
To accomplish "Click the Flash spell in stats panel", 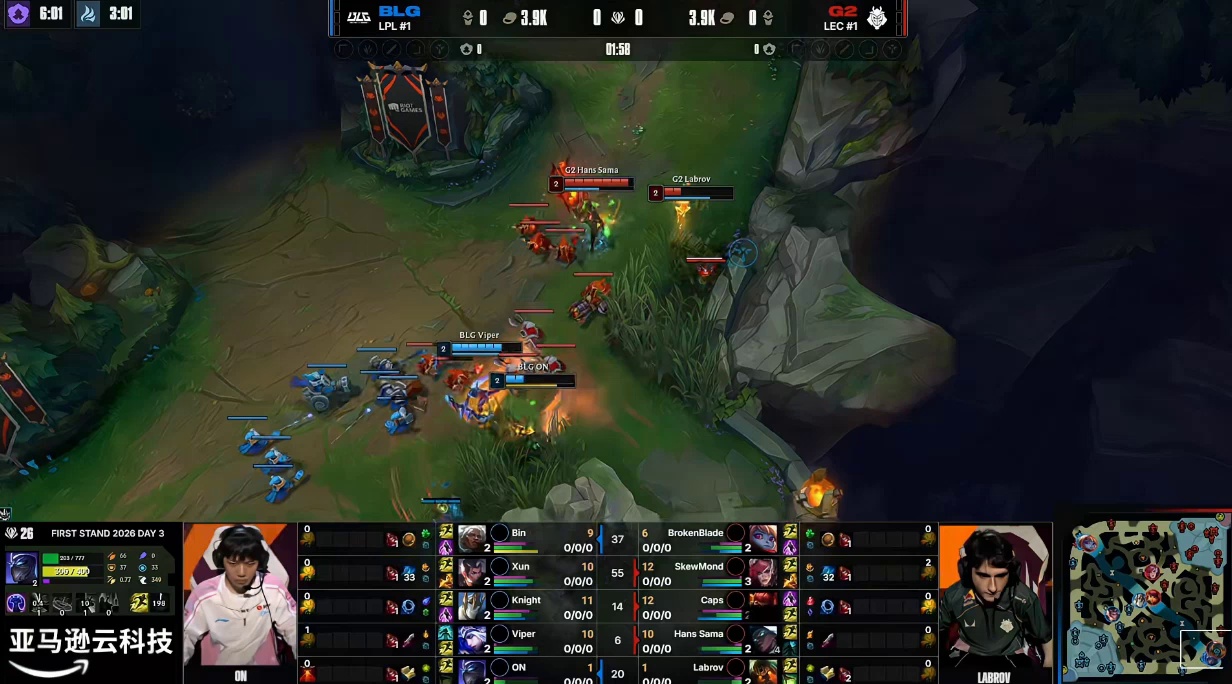I will [x=139, y=602].
